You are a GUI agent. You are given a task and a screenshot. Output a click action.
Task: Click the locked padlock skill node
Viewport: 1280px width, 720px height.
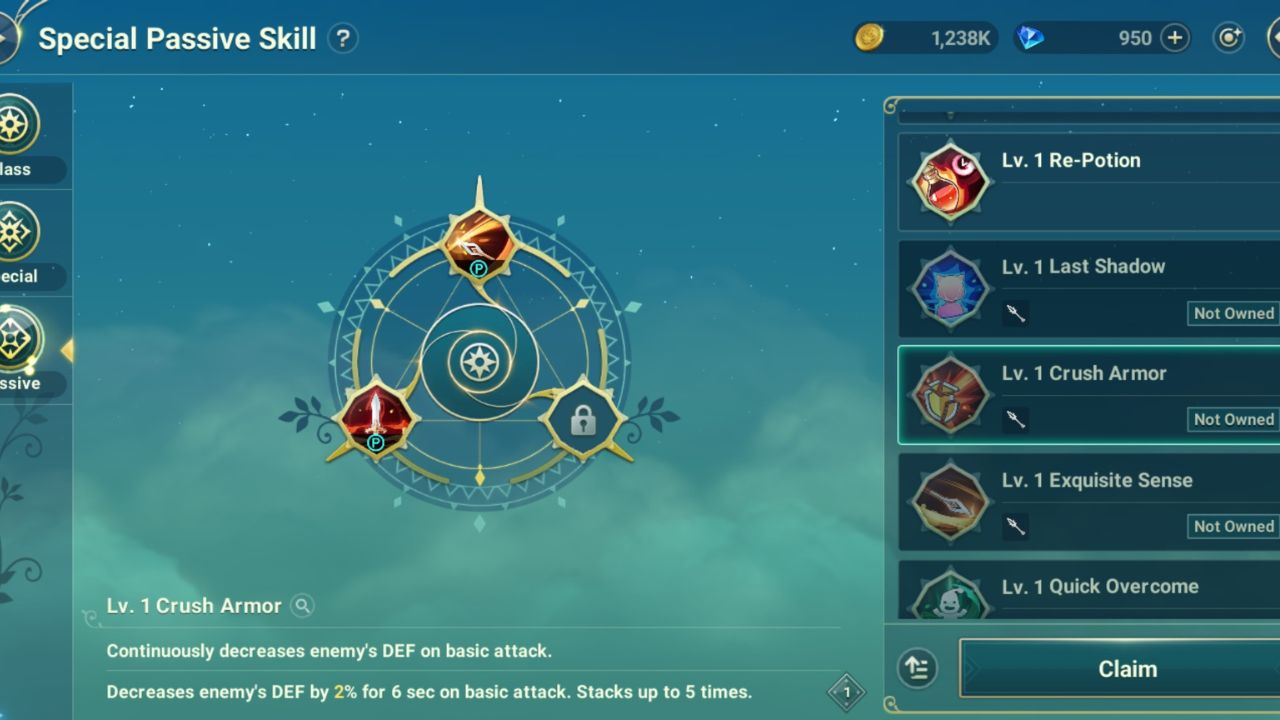click(585, 419)
